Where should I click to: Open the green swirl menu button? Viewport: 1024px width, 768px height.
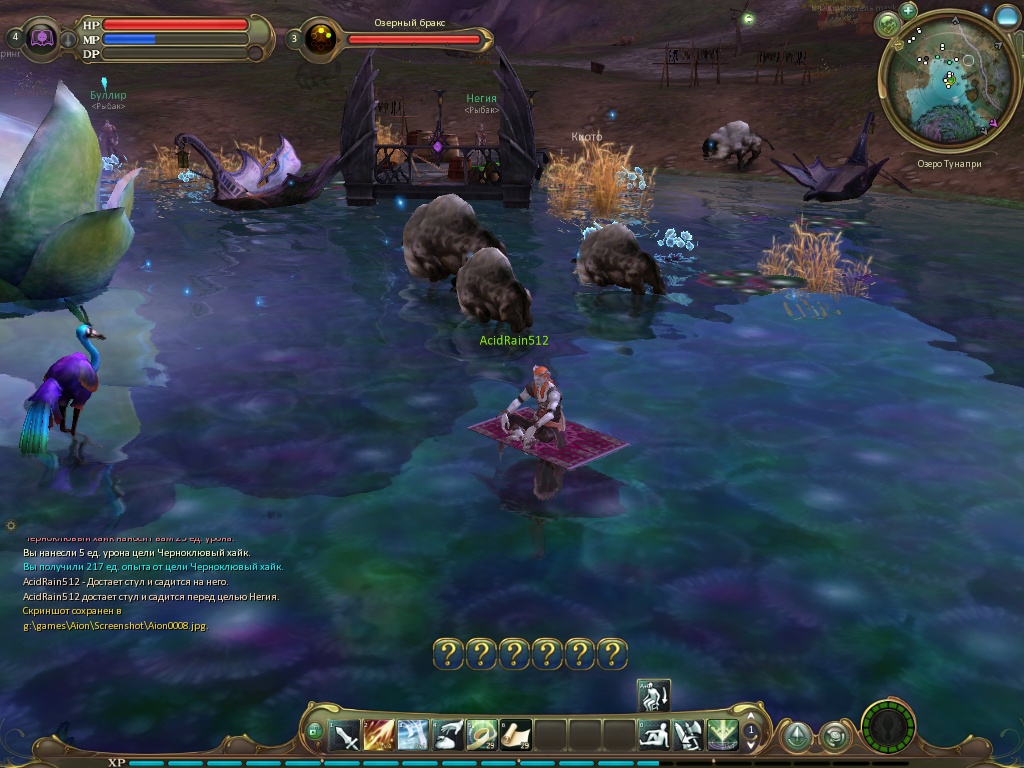834,737
